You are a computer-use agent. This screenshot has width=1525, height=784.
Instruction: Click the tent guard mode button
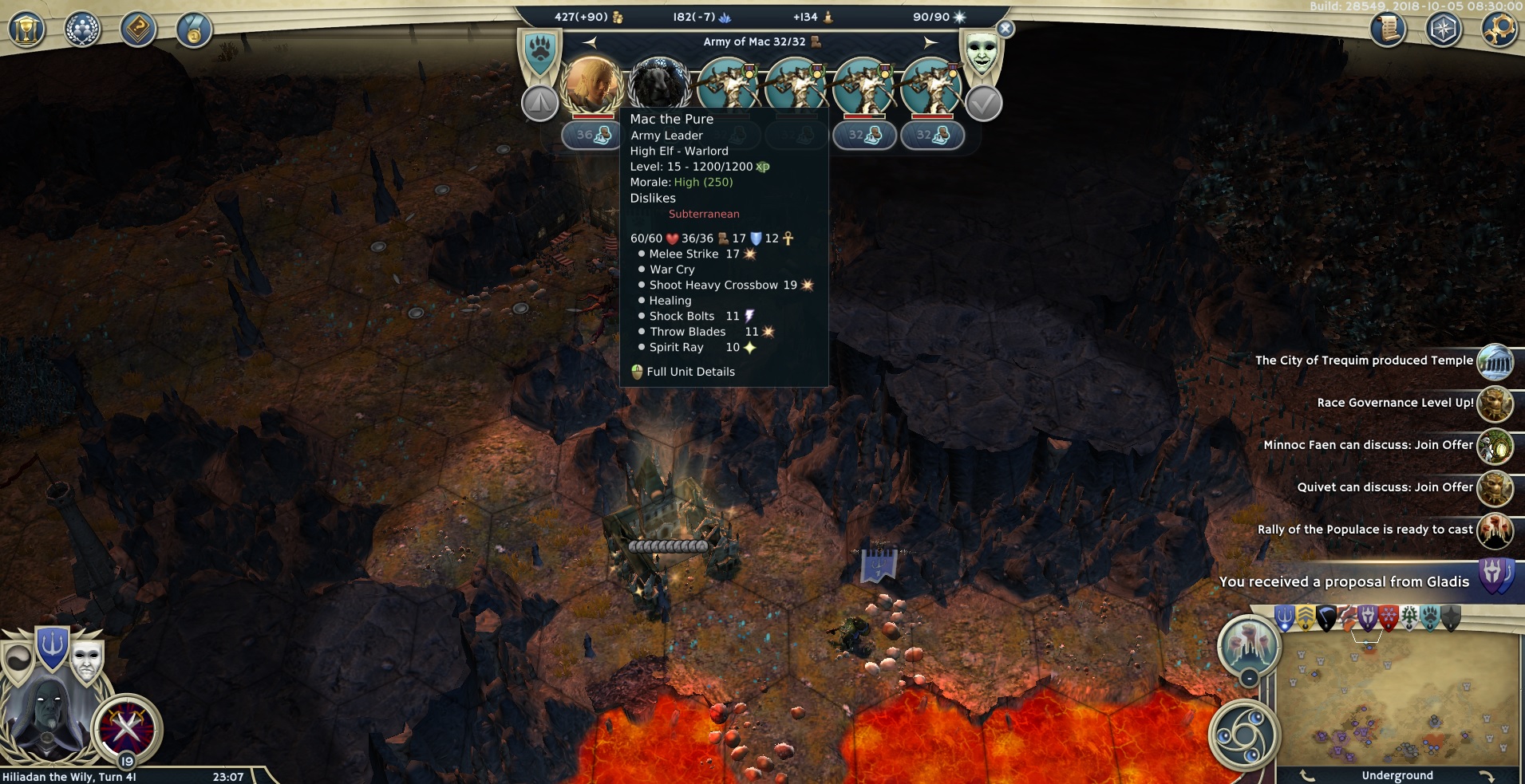540,104
